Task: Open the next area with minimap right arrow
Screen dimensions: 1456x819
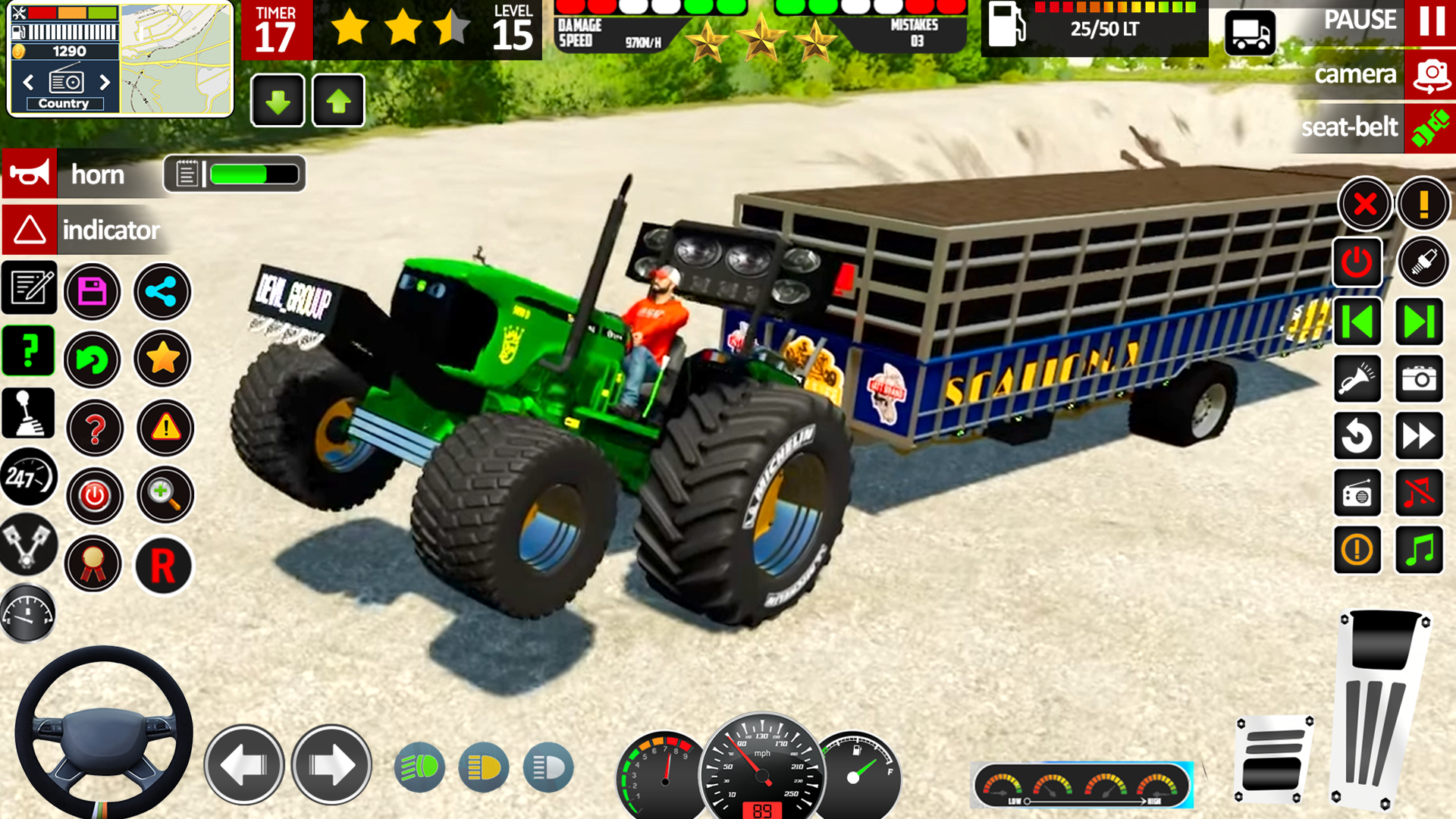Action: pos(105,80)
